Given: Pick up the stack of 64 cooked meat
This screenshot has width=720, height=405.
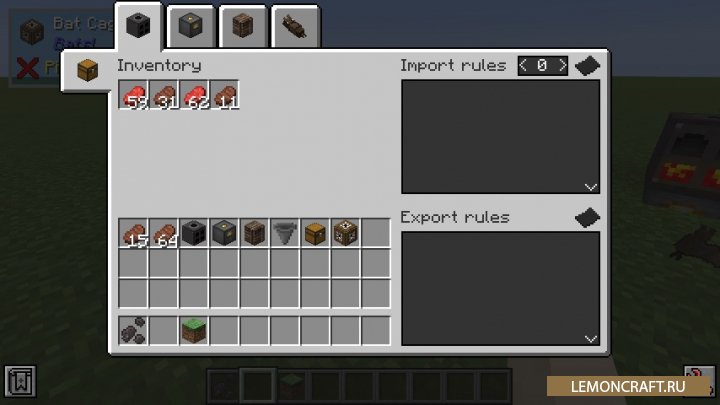Looking at the screenshot, I should tap(164, 233).
